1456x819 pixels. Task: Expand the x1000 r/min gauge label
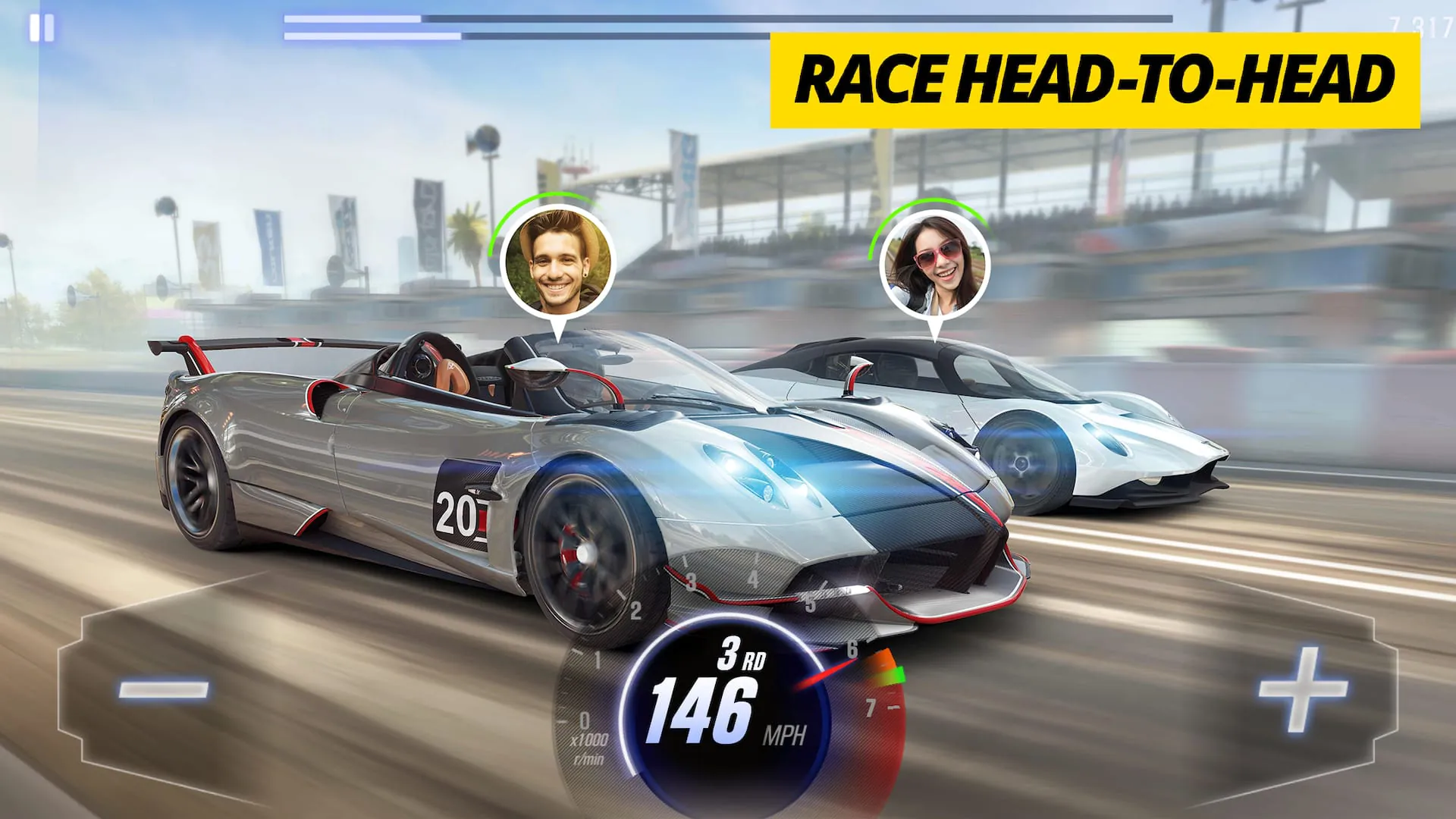(590, 751)
